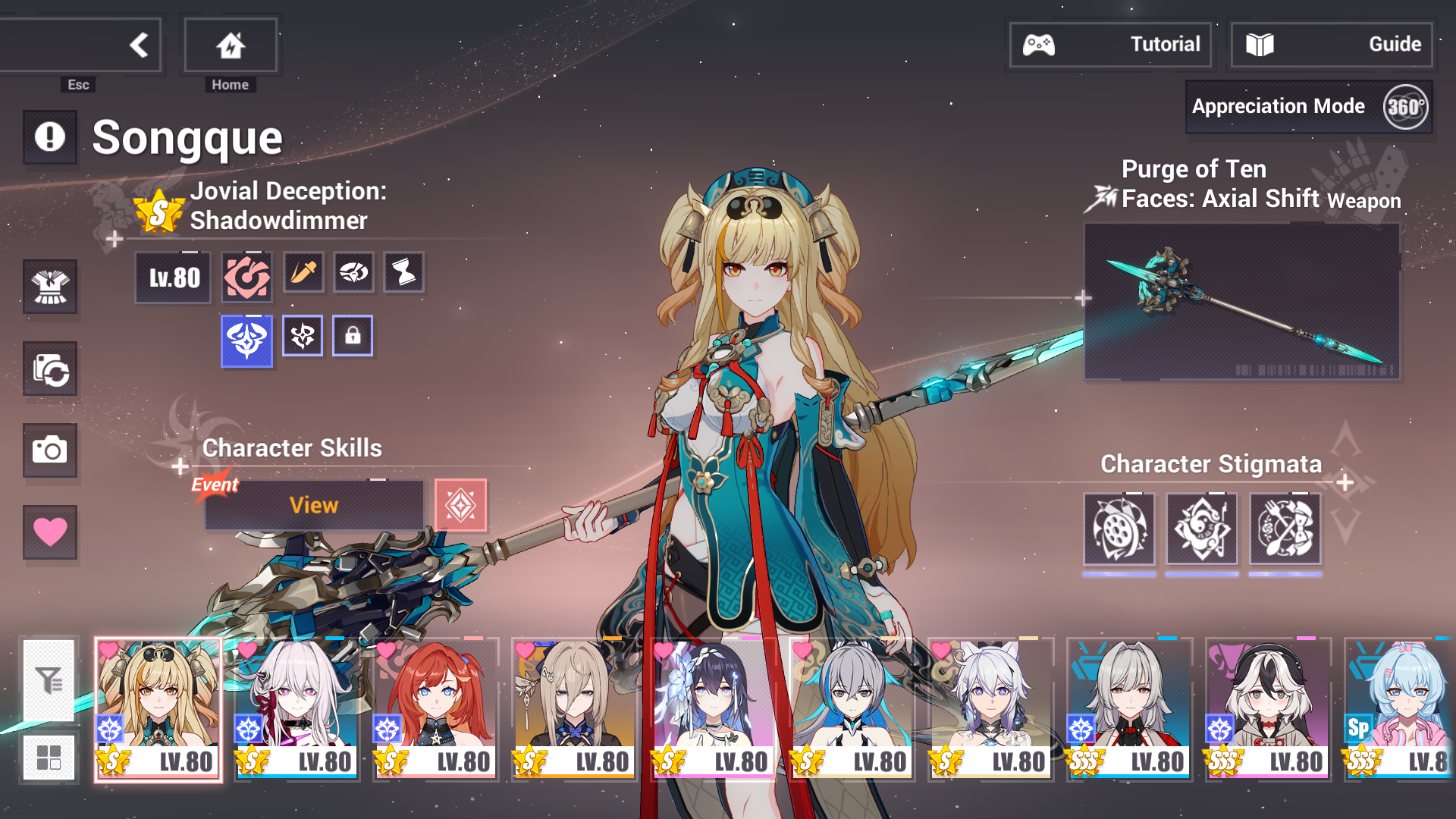The width and height of the screenshot is (1456, 819).
Task: Click the blue highlighted astral icon below Lv.80
Action: [x=246, y=336]
